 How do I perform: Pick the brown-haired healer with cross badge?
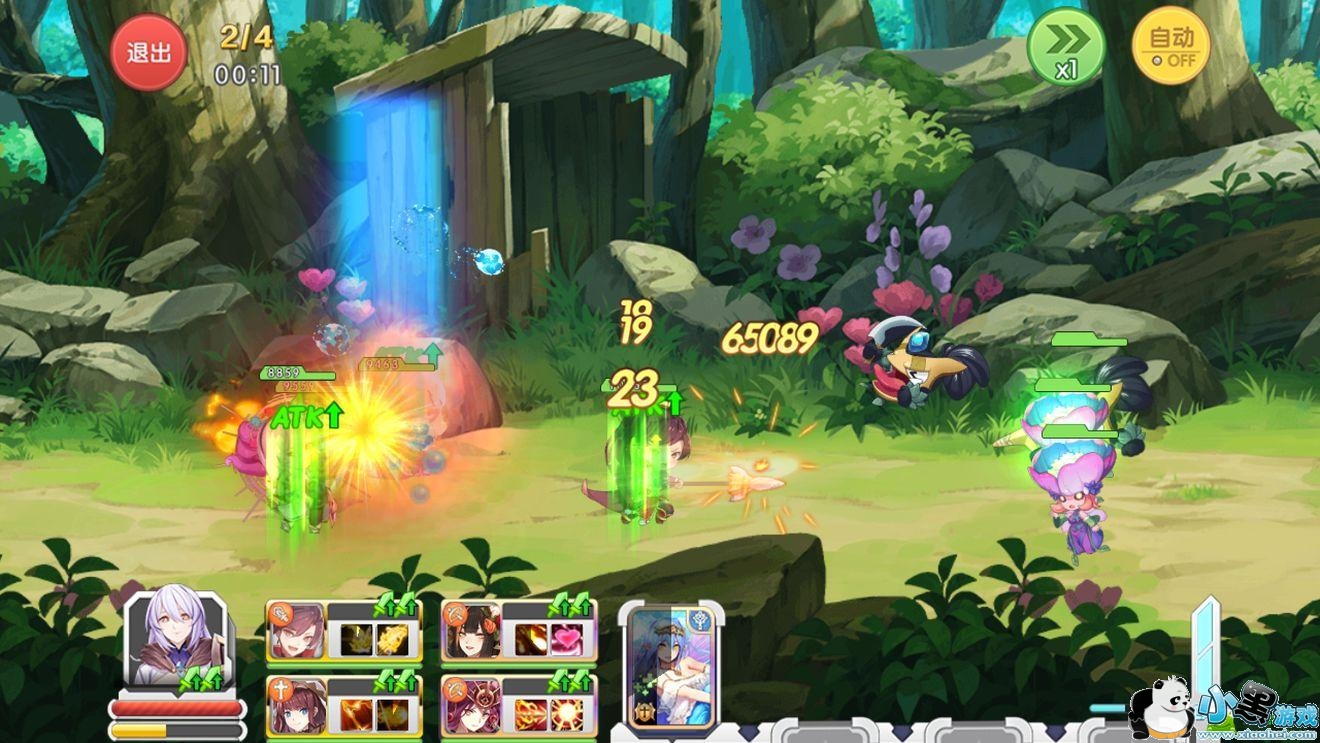click(x=296, y=706)
